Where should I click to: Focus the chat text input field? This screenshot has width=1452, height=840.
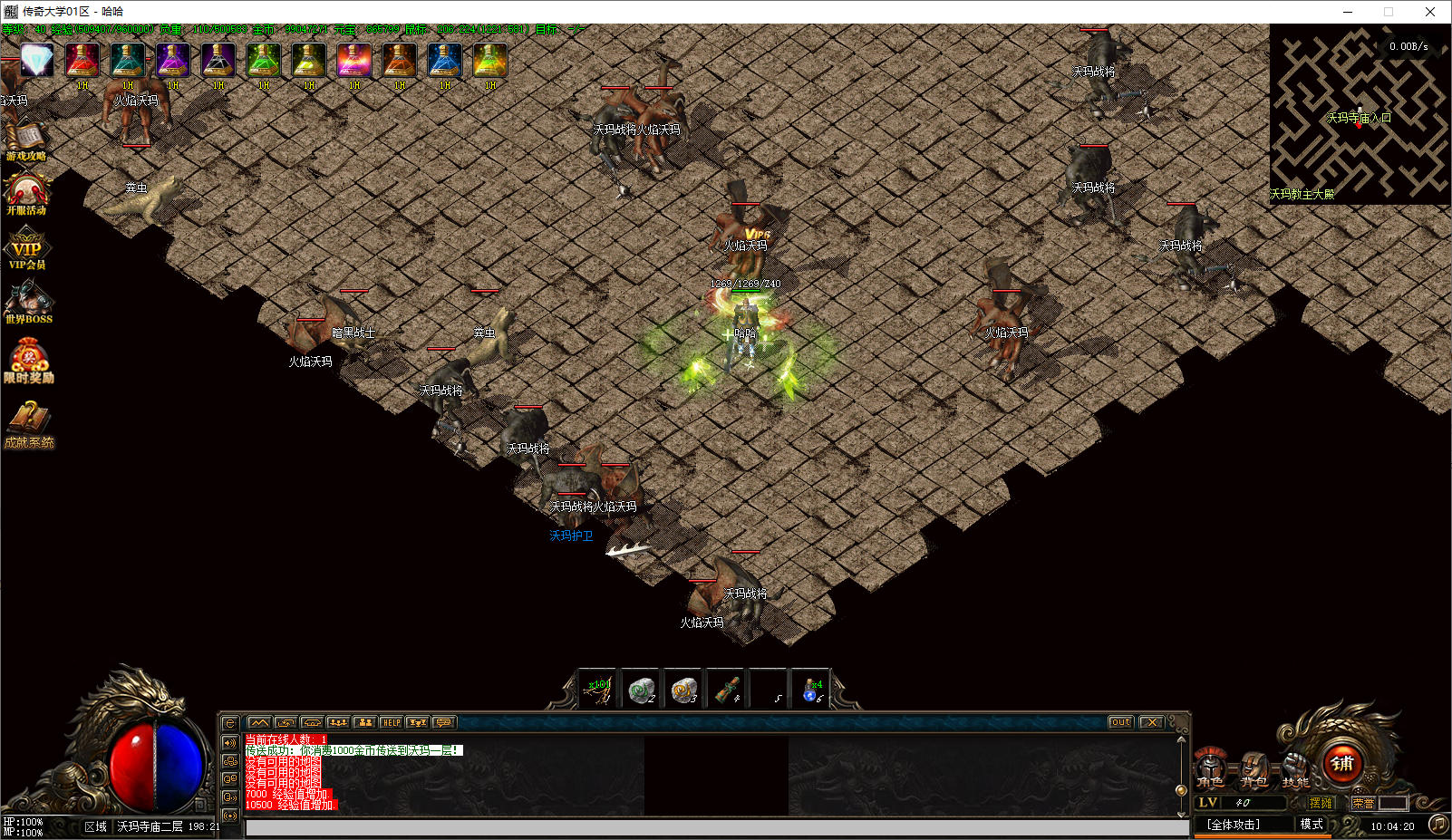point(716,827)
